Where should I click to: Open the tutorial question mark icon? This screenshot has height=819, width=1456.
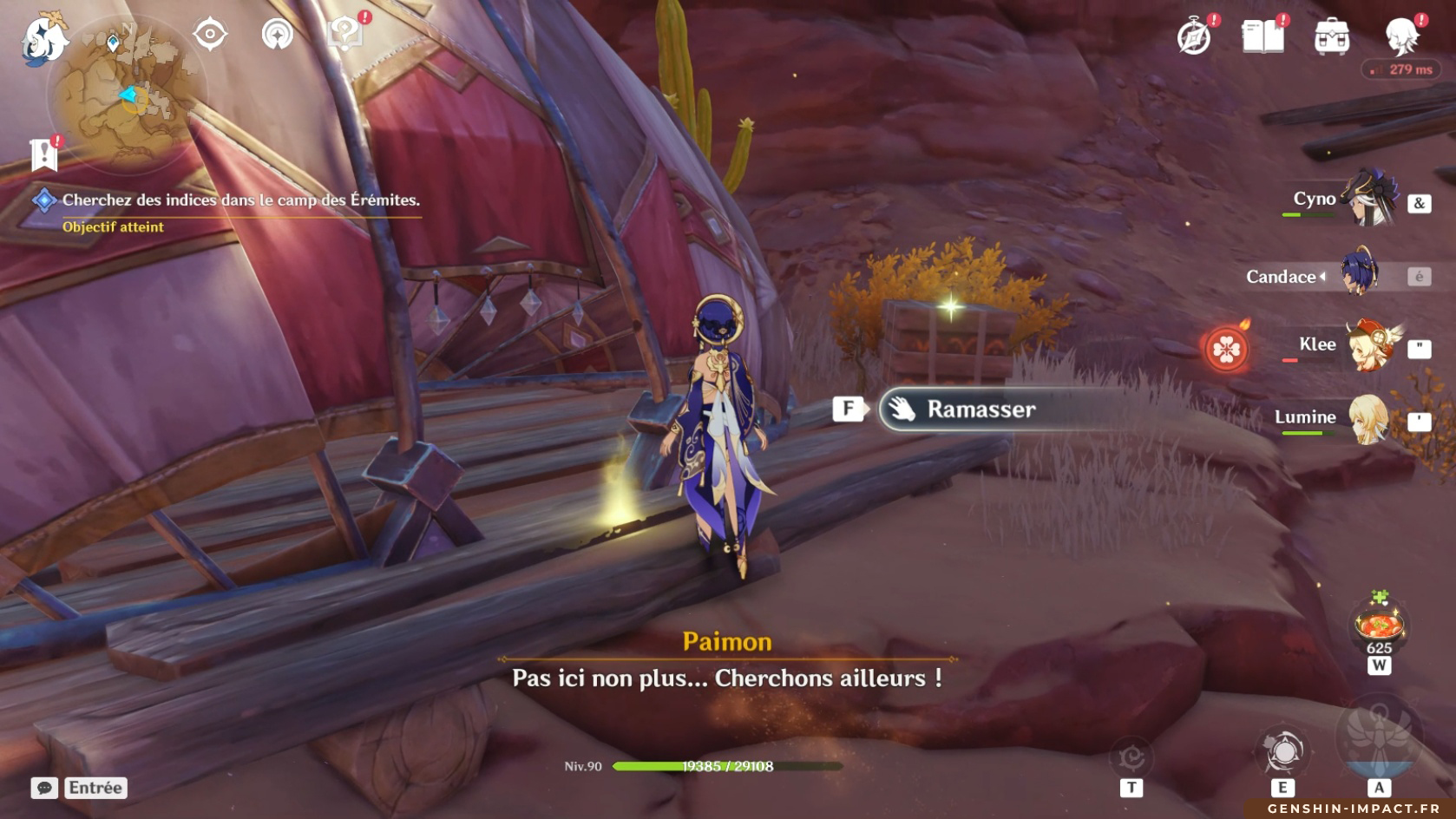click(344, 35)
